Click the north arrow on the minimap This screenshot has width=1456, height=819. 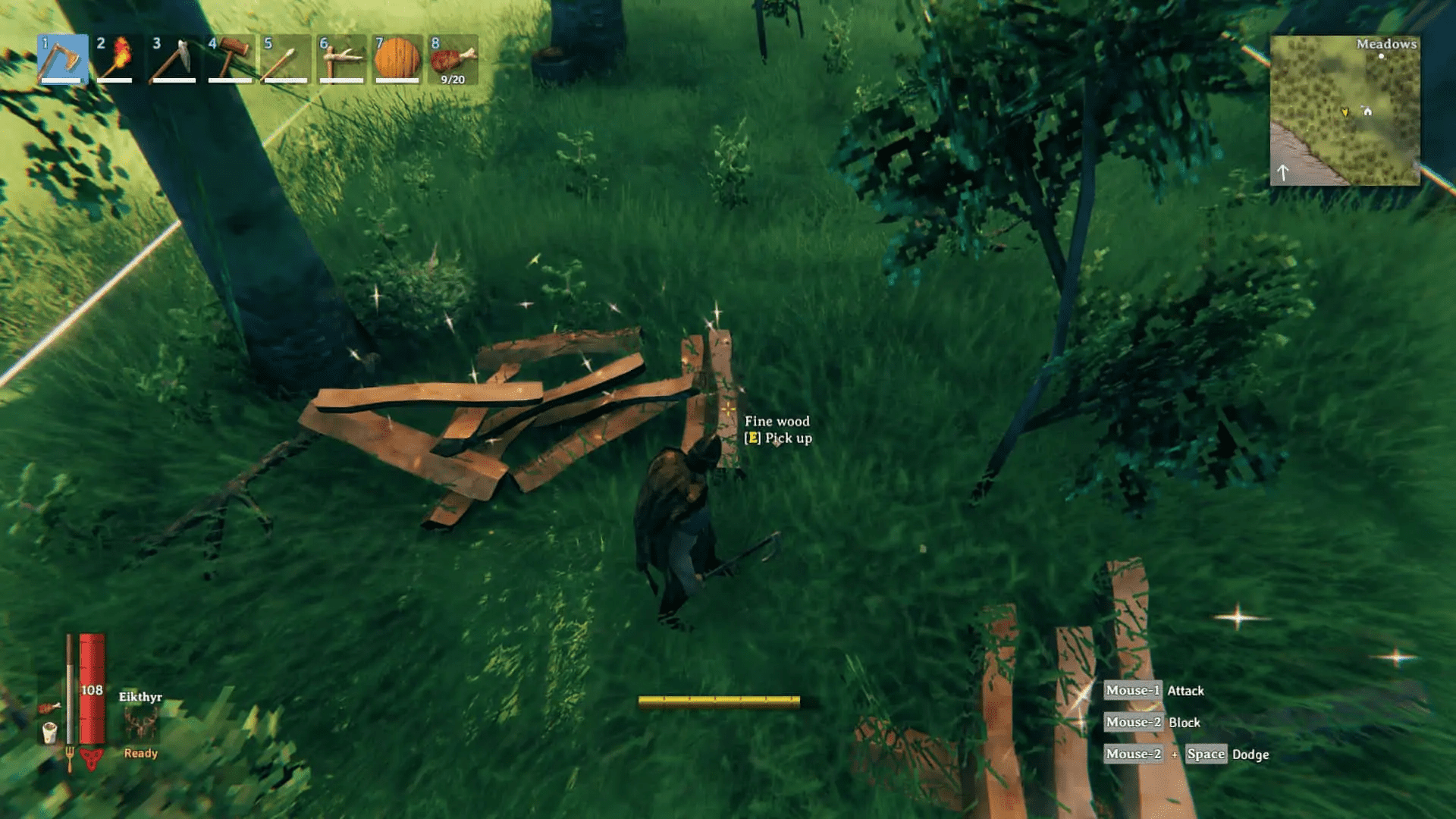pyautogui.click(x=1283, y=172)
